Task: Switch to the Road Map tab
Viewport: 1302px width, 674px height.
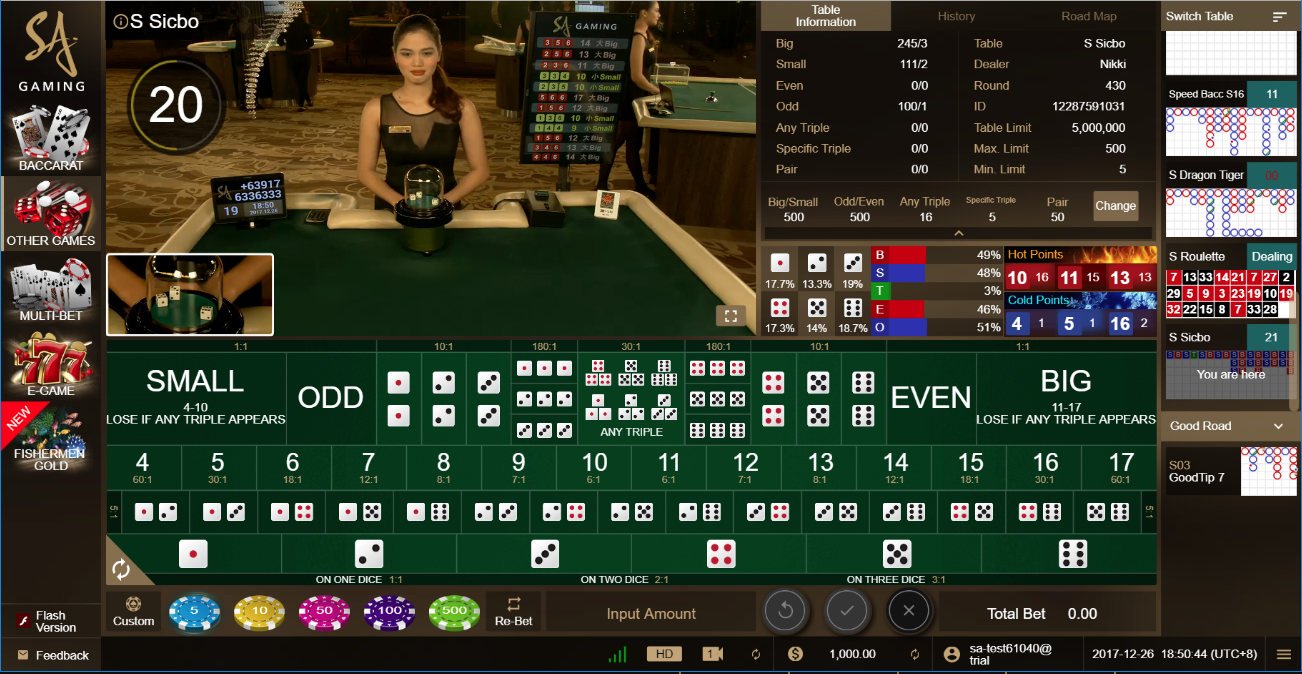Action: (x=1089, y=16)
